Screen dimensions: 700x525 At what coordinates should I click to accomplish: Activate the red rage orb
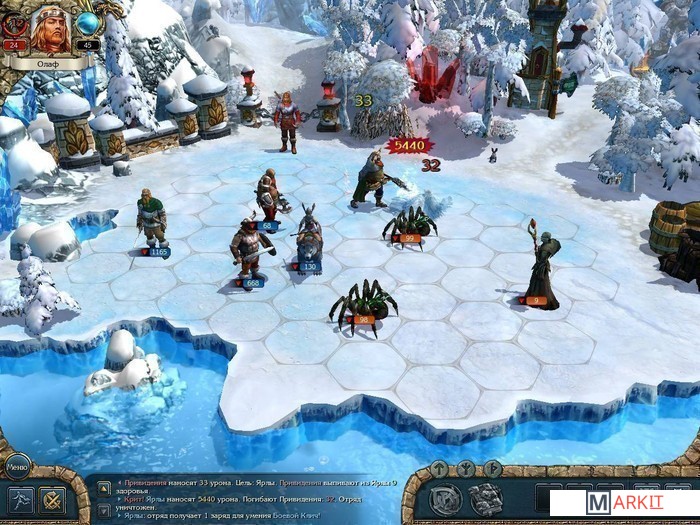[x=14, y=25]
